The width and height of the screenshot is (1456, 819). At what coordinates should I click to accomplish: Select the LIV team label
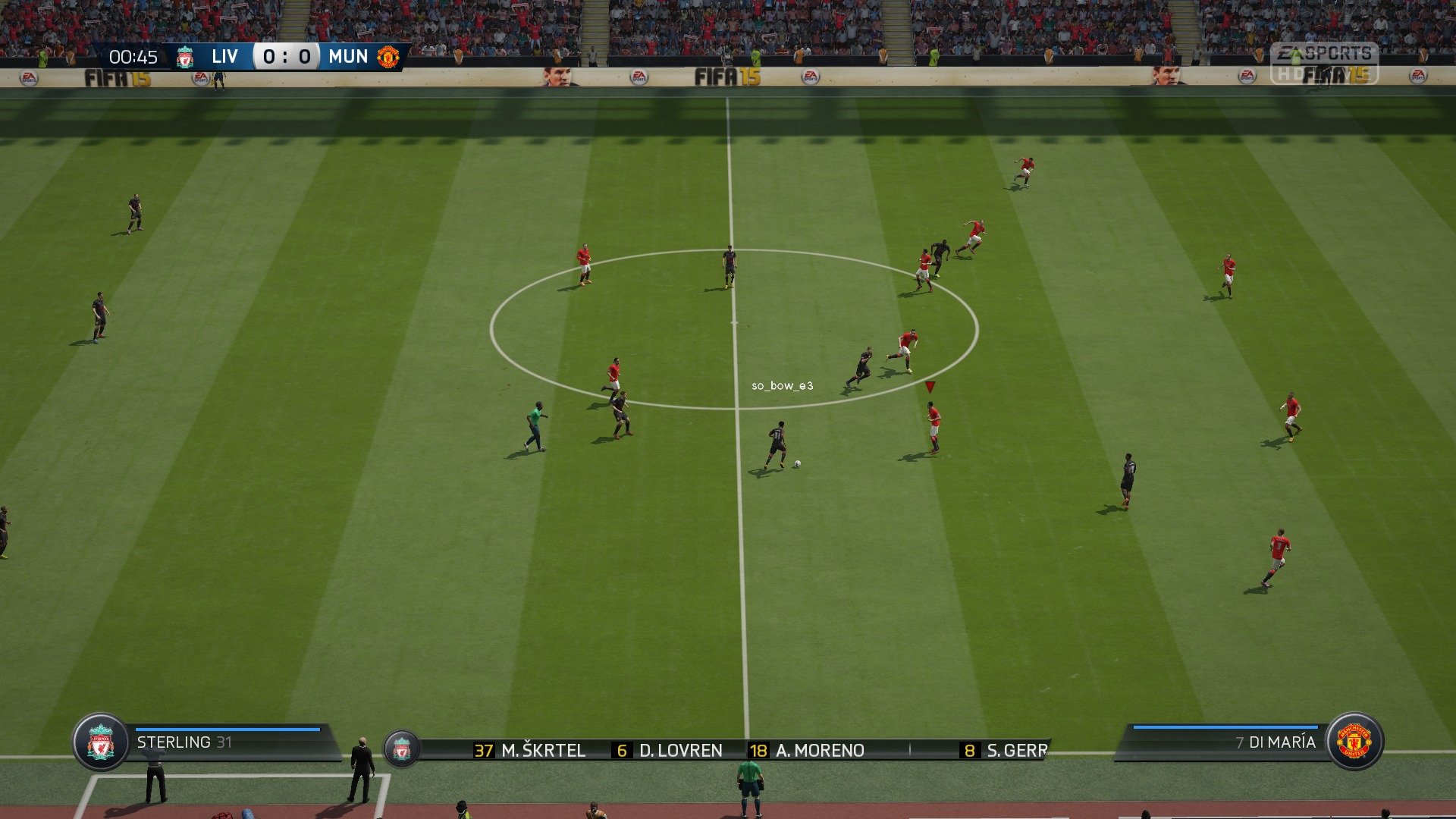coord(225,56)
